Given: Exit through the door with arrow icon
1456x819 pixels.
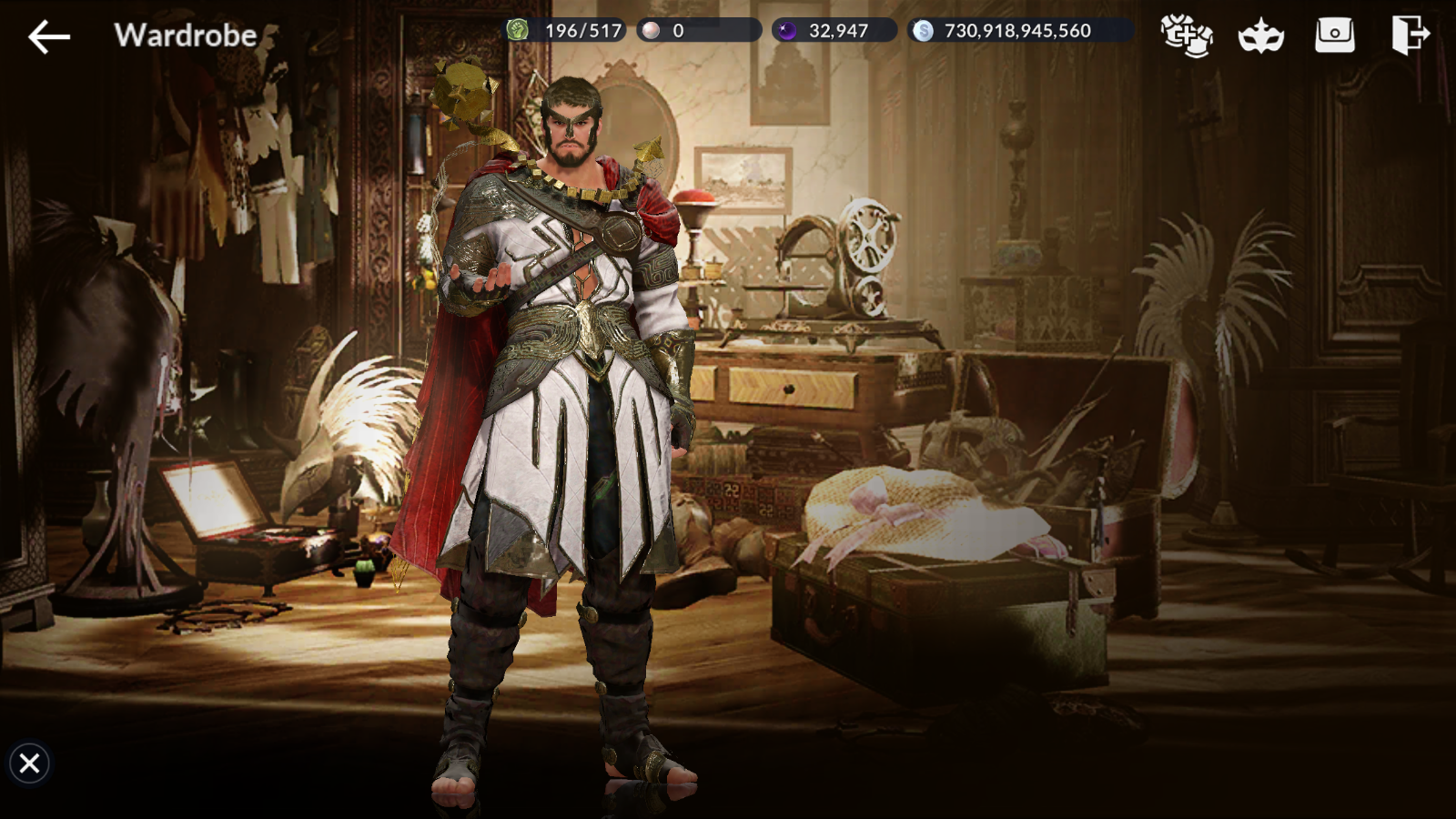Looking at the screenshot, I should coord(1410,35).
